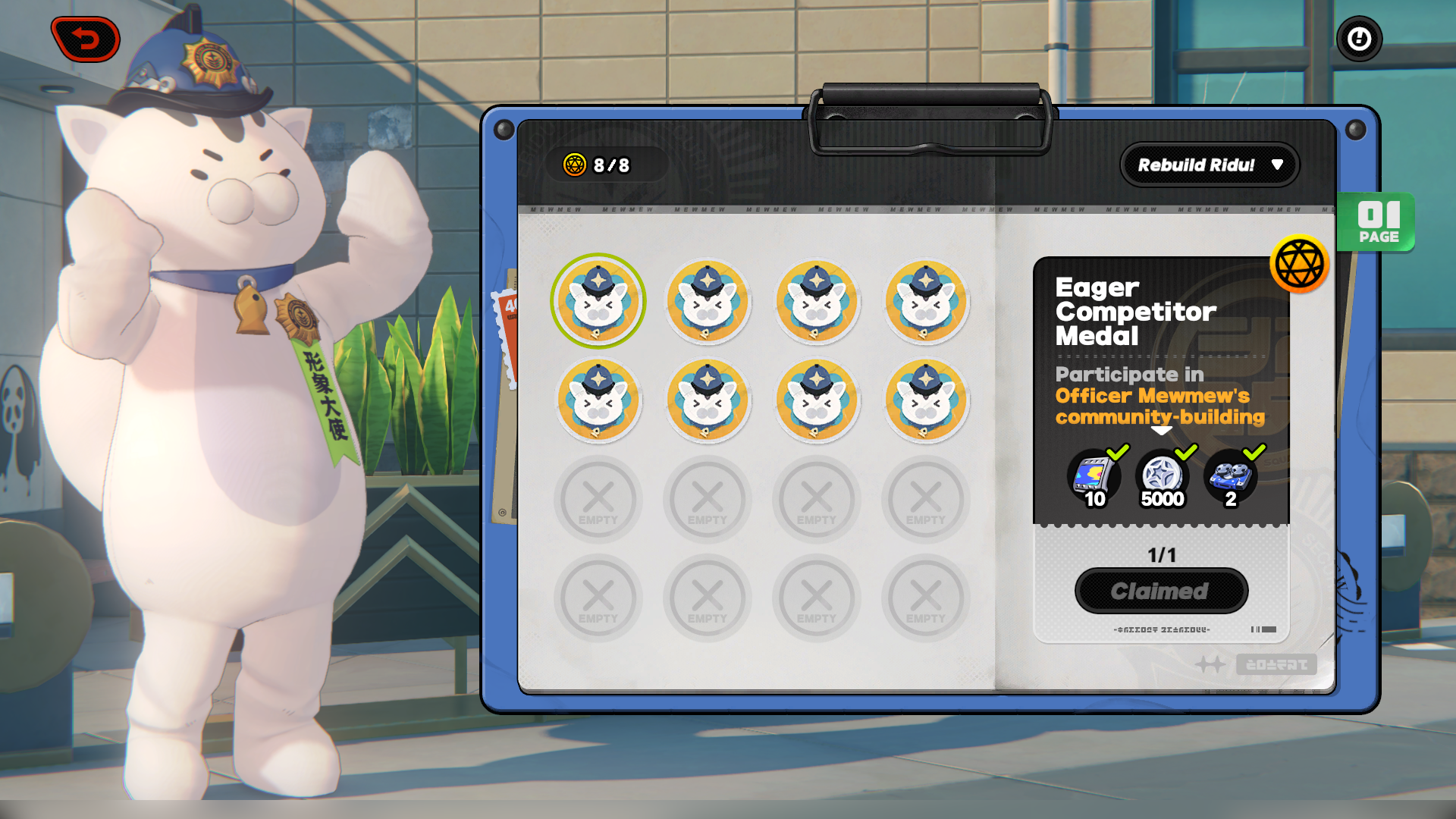Open the Rebuild Ridu! dropdown
Viewport: 1456px width, 819px height.
coord(1210,165)
